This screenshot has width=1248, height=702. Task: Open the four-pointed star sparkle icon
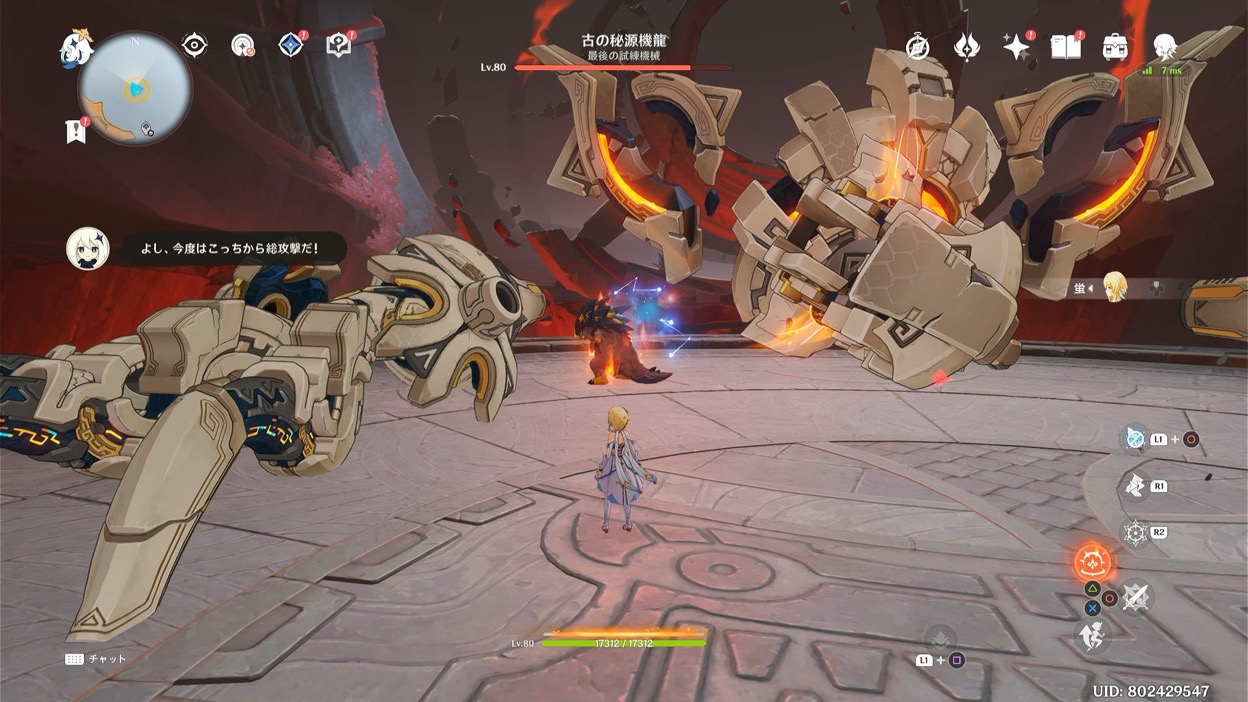[x=1016, y=46]
